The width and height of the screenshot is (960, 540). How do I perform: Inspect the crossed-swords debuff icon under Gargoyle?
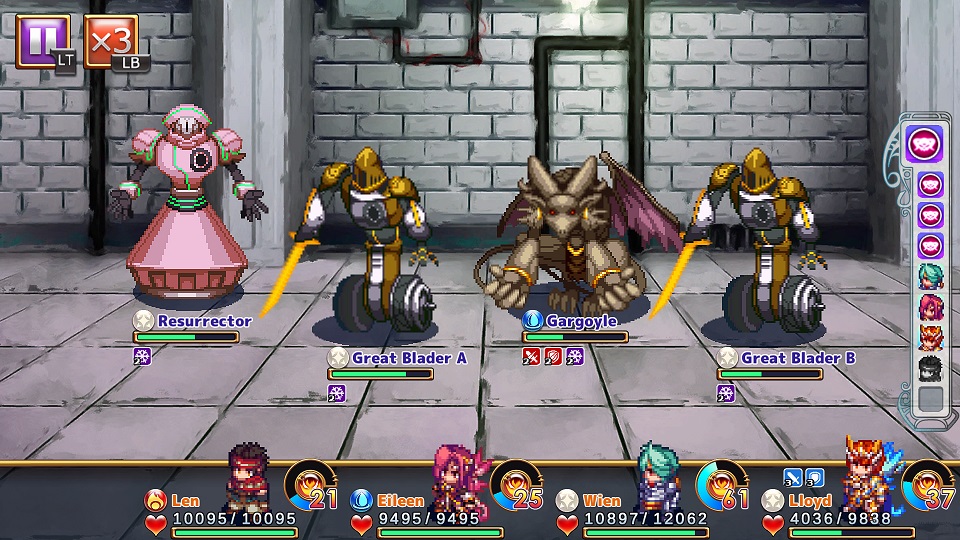tap(532, 355)
